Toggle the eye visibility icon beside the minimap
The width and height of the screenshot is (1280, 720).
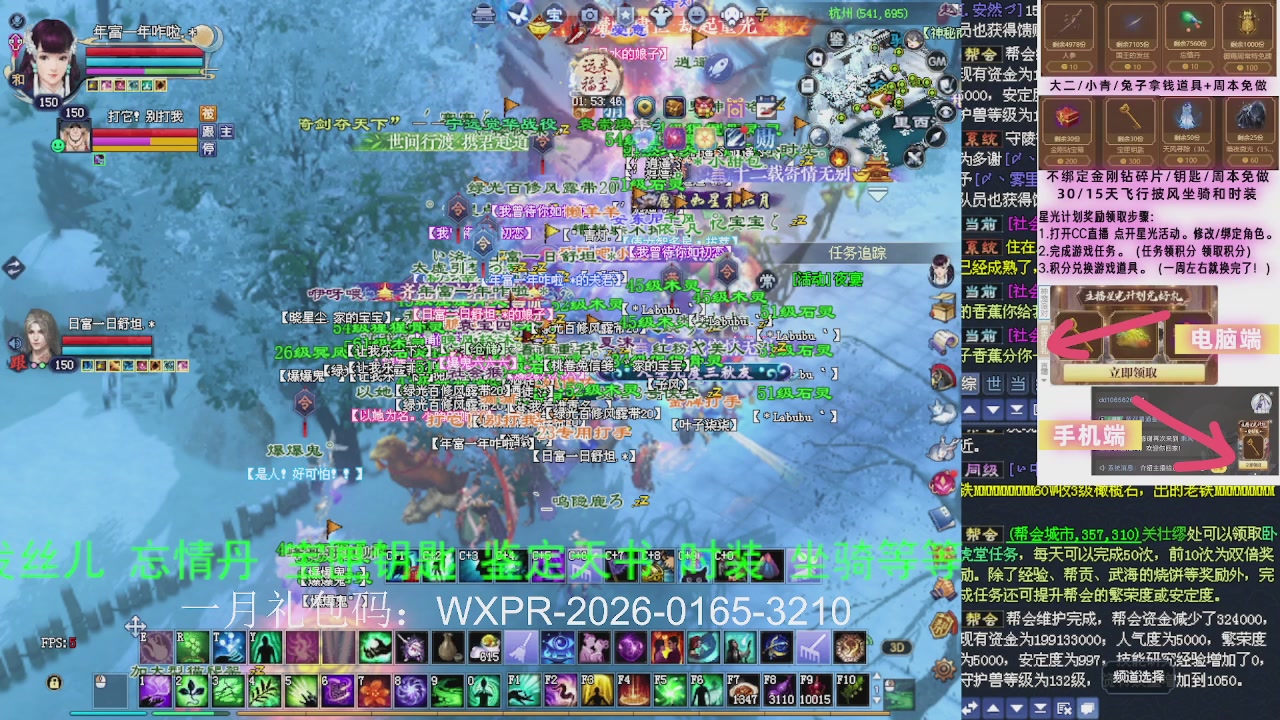(x=945, y=112)
